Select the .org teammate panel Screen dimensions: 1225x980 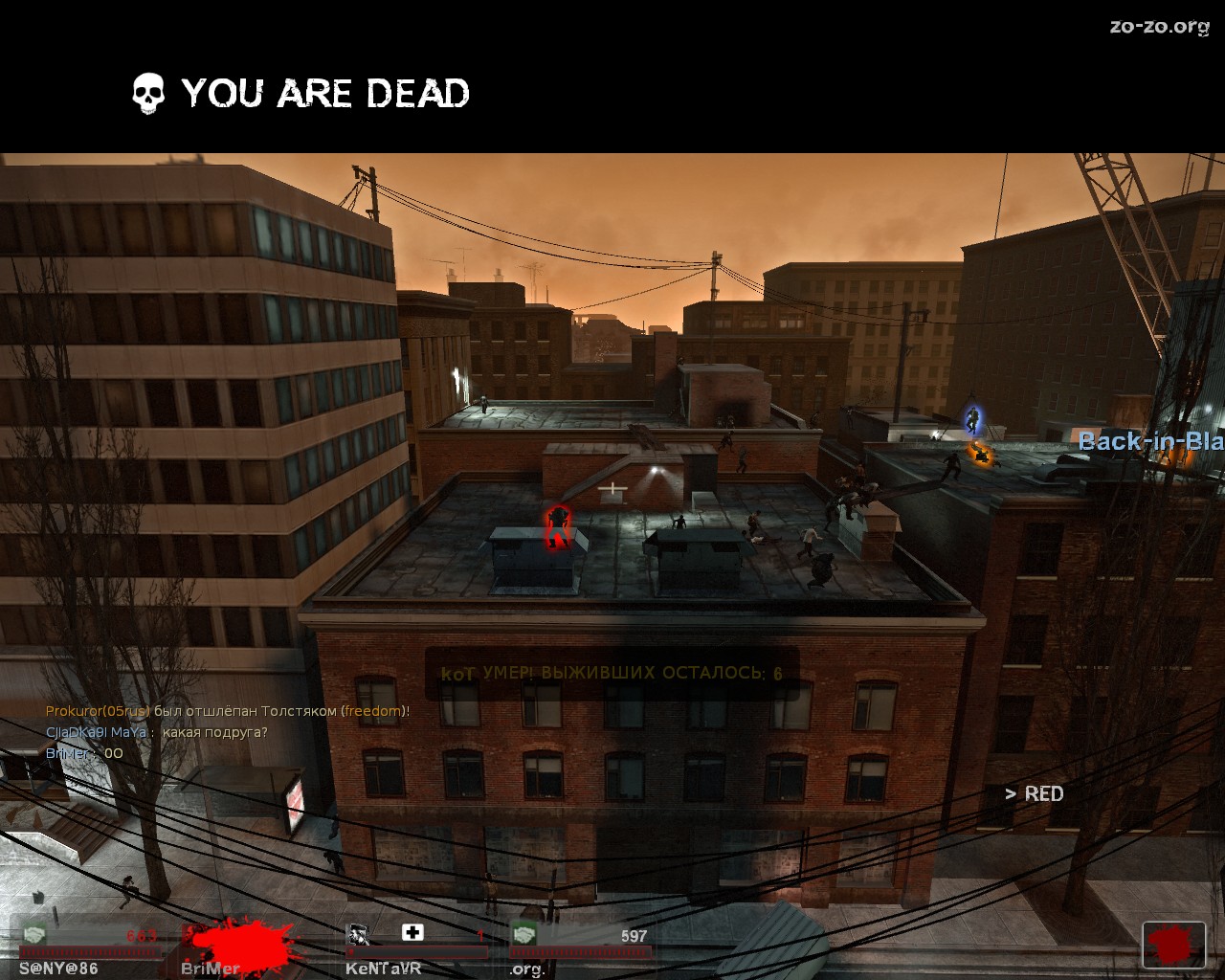580,947
